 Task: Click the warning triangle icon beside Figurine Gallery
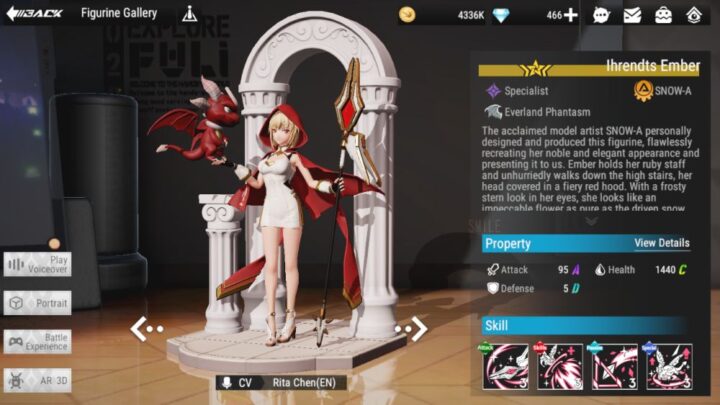click(190, 15)
